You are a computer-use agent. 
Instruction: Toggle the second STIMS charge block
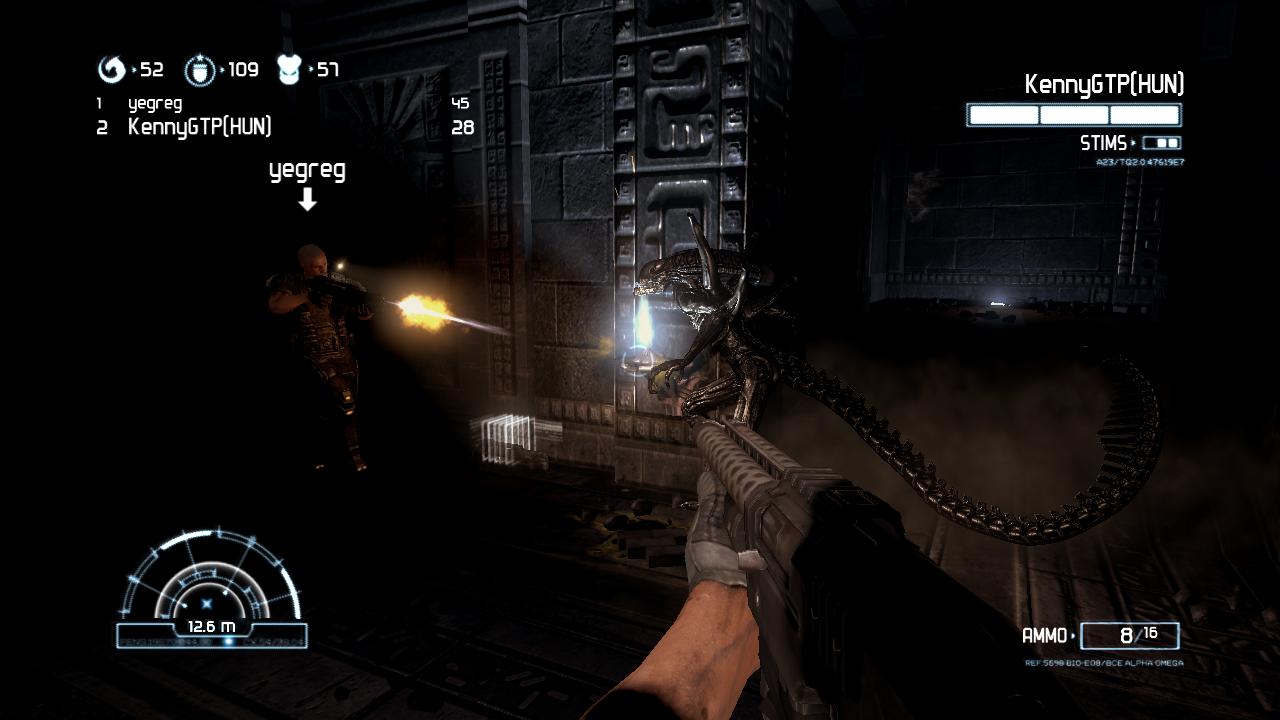1171,142
